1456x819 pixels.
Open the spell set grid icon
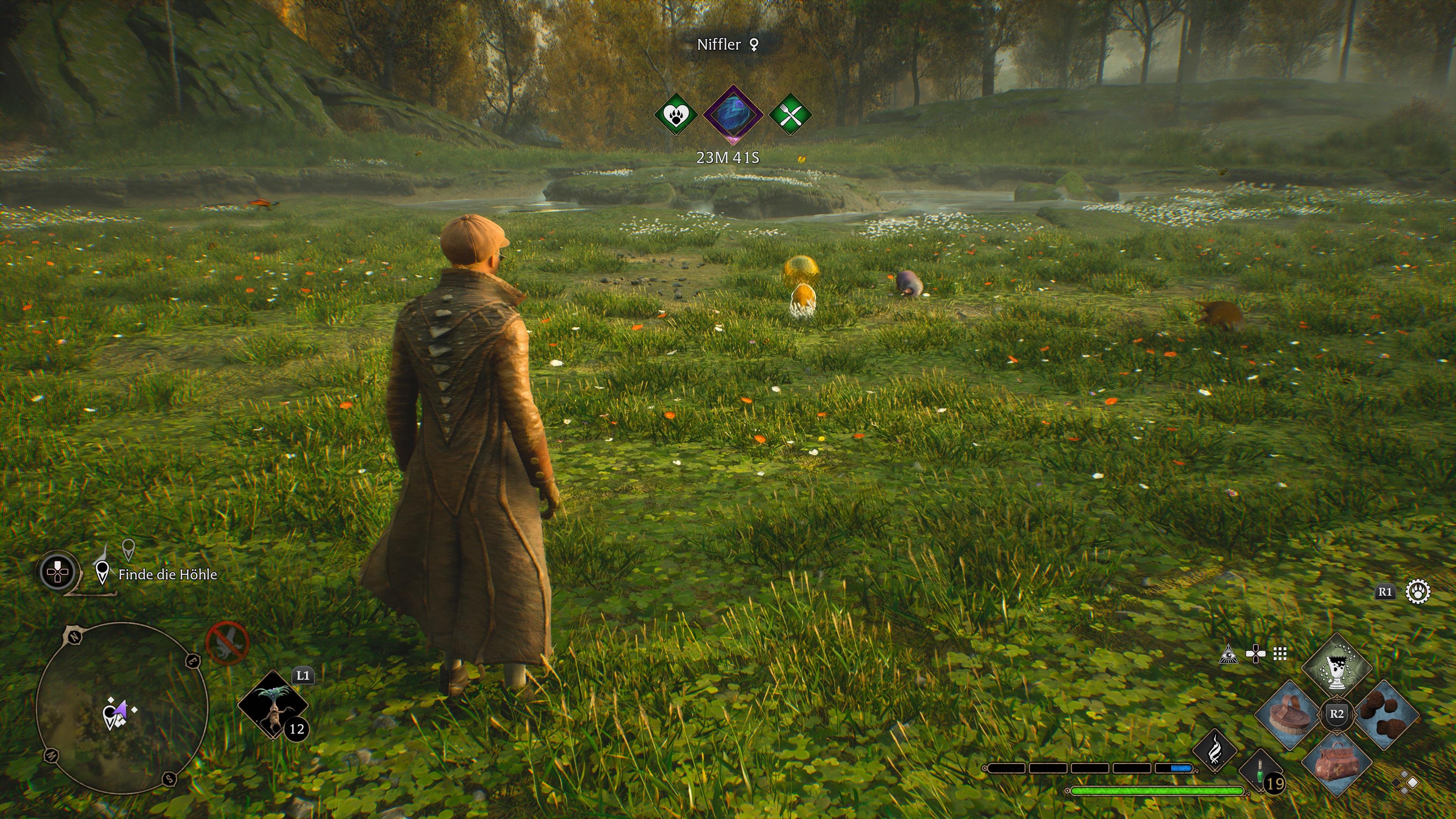(x=1280, y=654)
